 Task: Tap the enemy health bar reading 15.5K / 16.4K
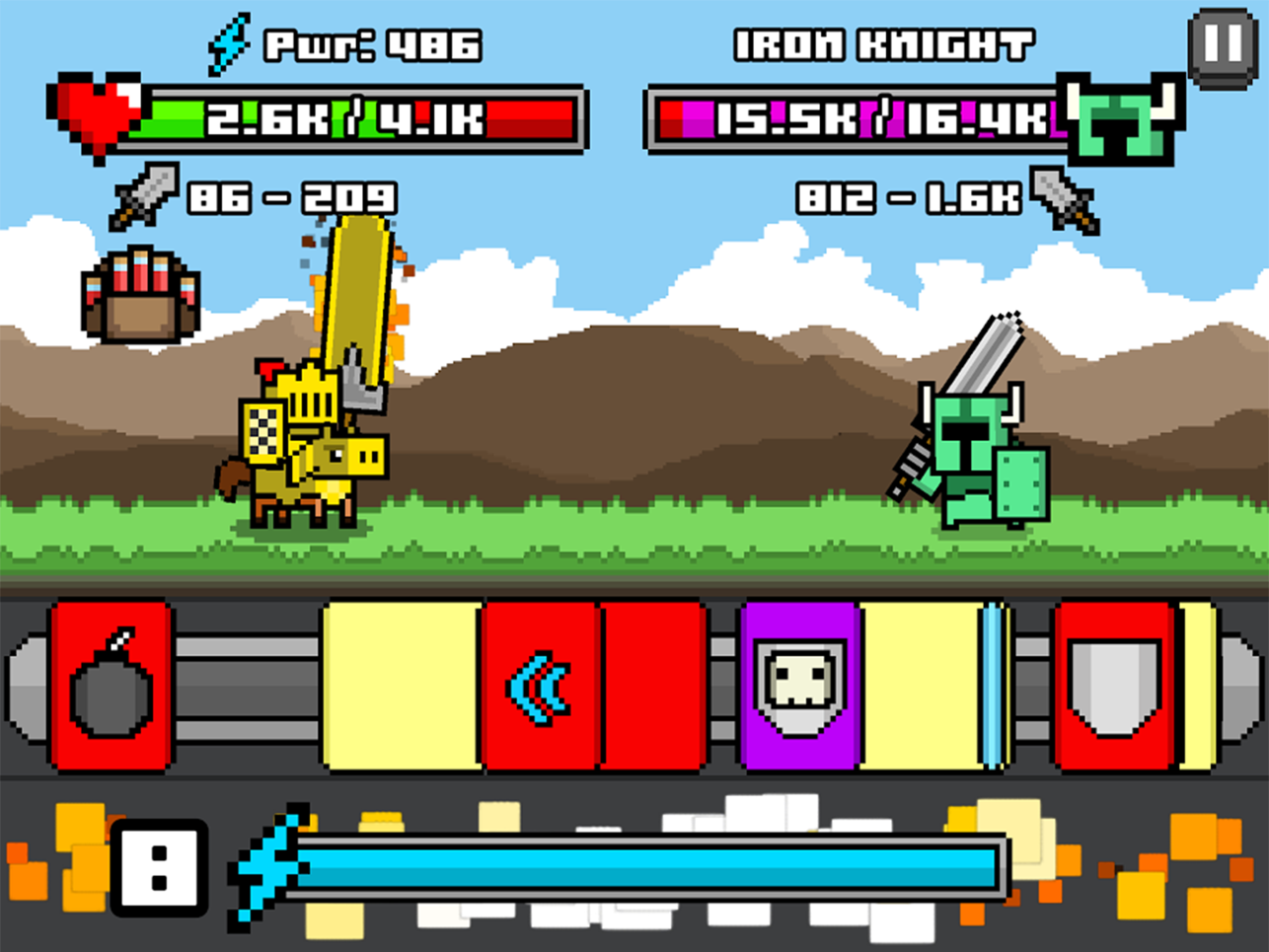854,120
